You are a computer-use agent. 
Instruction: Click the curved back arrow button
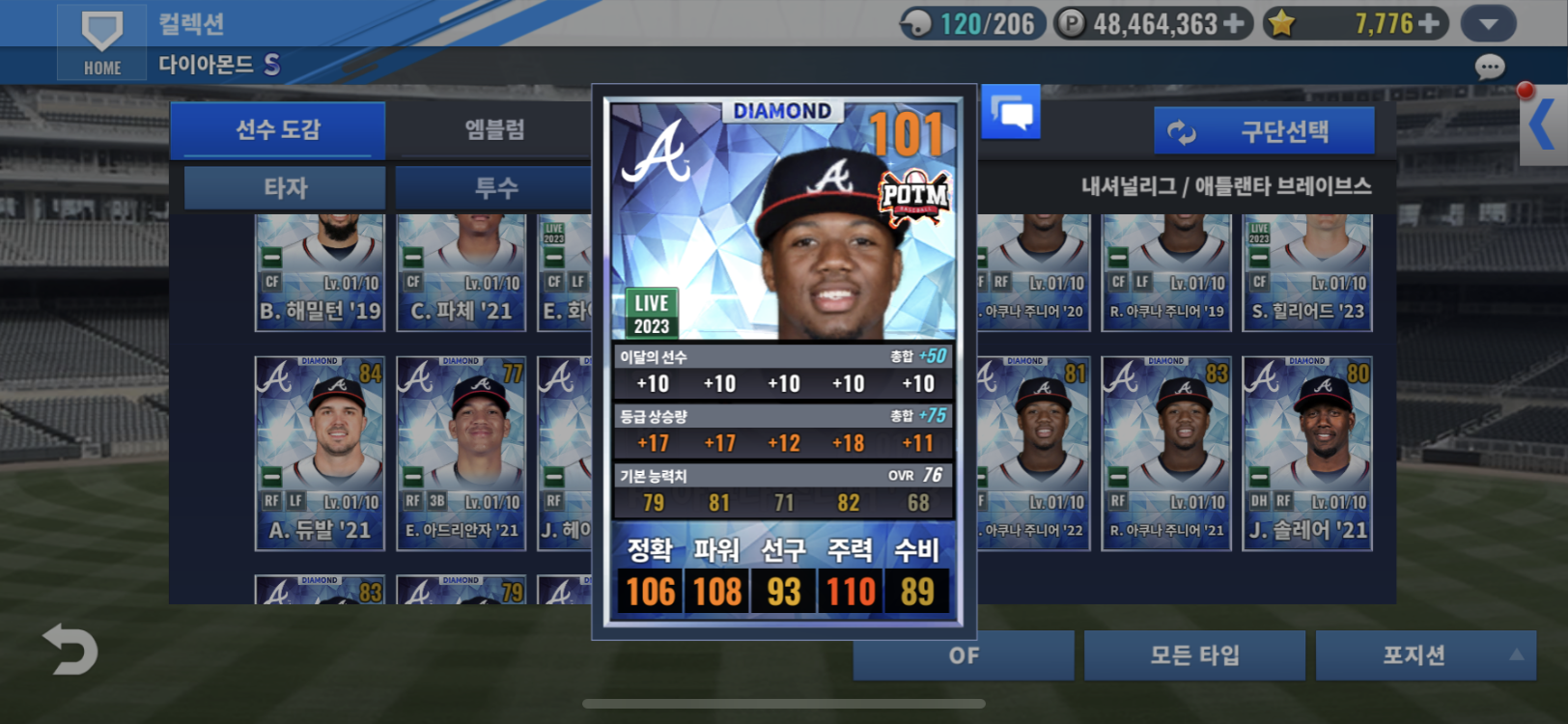[x=70, y=650]
